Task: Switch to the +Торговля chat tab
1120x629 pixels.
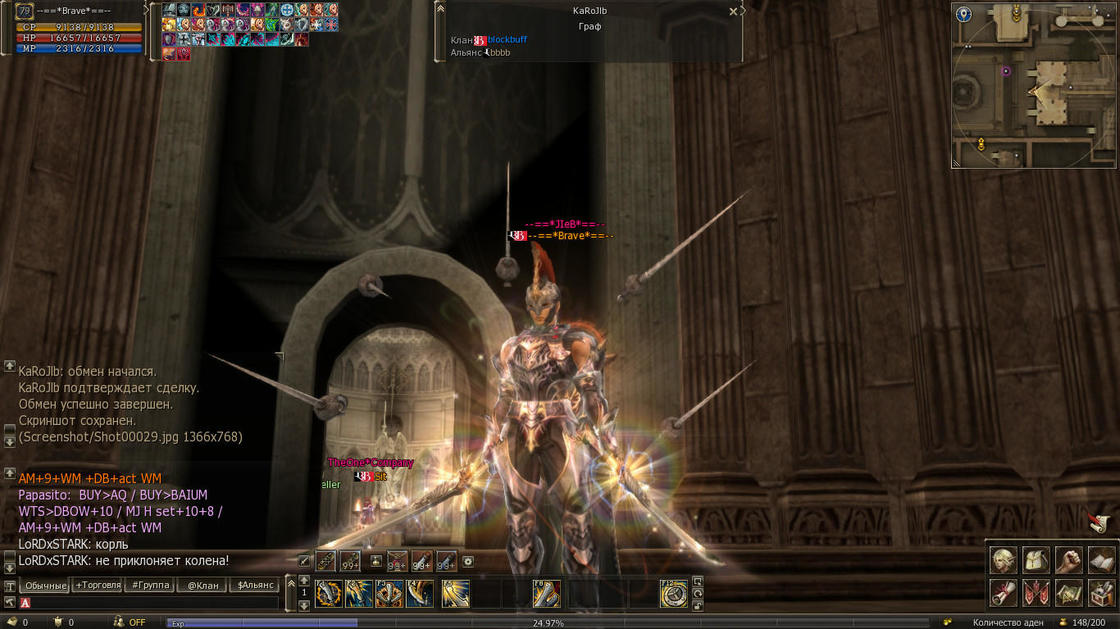Action: pyautogui.click(x=99, y=585)
